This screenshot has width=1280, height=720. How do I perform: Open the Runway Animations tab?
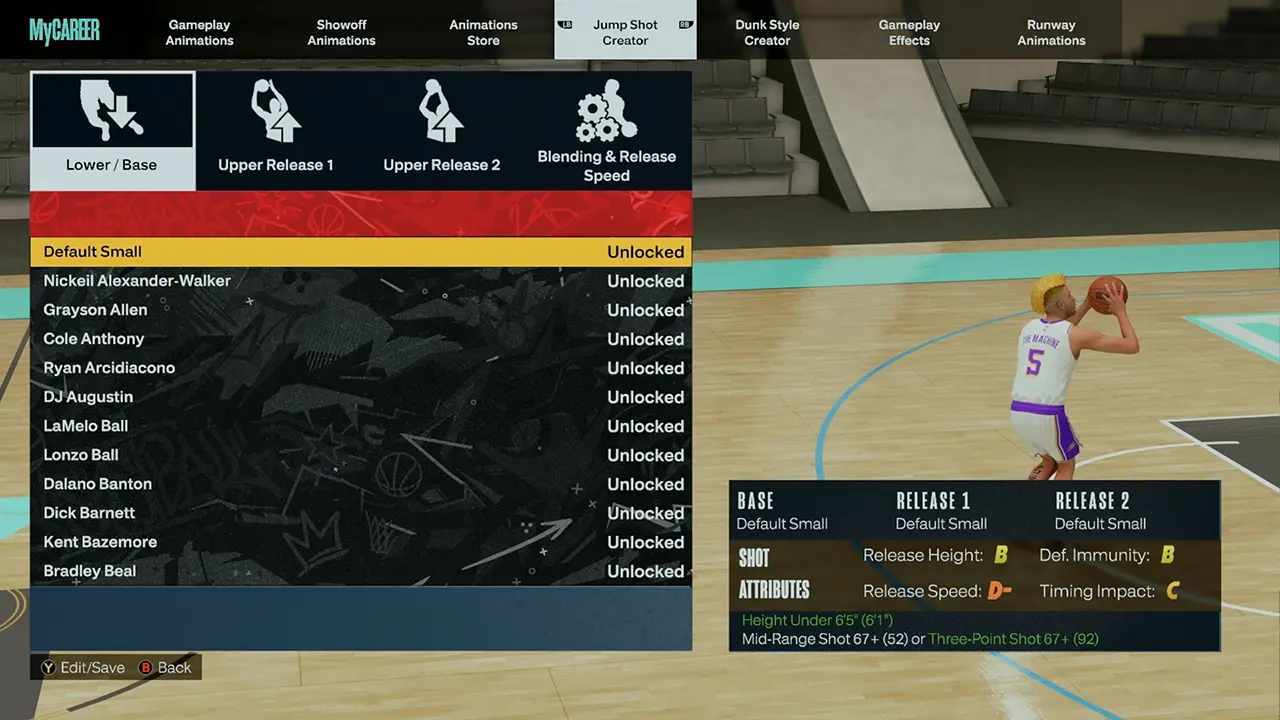tap(1051, 32)
